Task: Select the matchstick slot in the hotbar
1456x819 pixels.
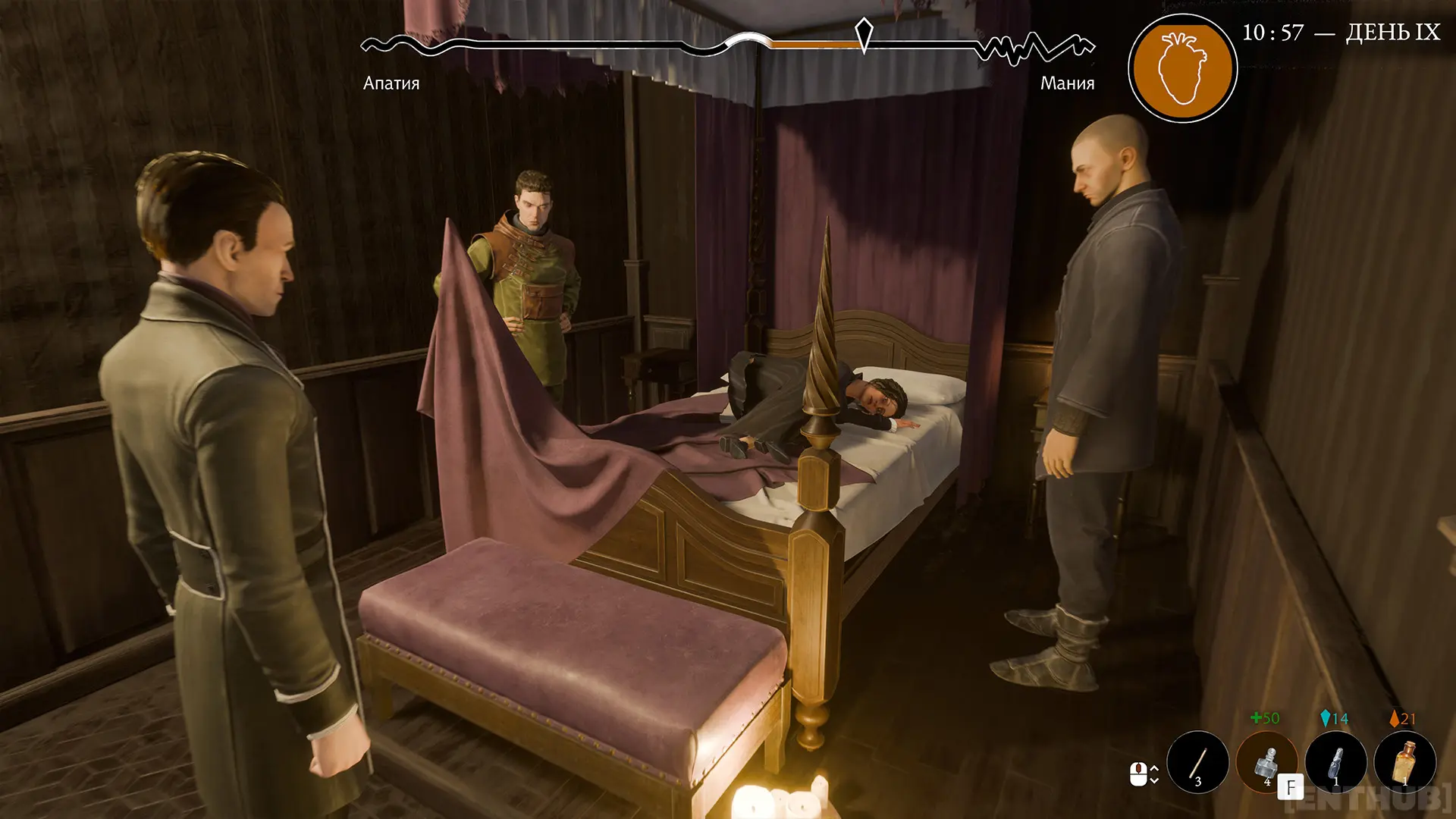Action: pos(1197,761)
